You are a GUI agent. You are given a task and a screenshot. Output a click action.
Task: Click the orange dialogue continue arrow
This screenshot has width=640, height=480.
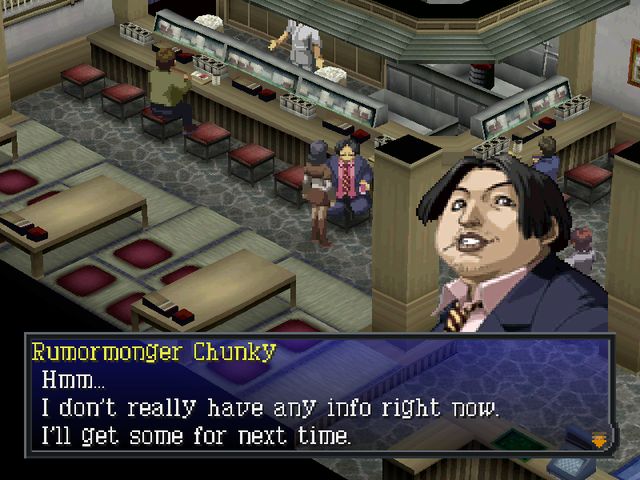click(x=600, y=438)
